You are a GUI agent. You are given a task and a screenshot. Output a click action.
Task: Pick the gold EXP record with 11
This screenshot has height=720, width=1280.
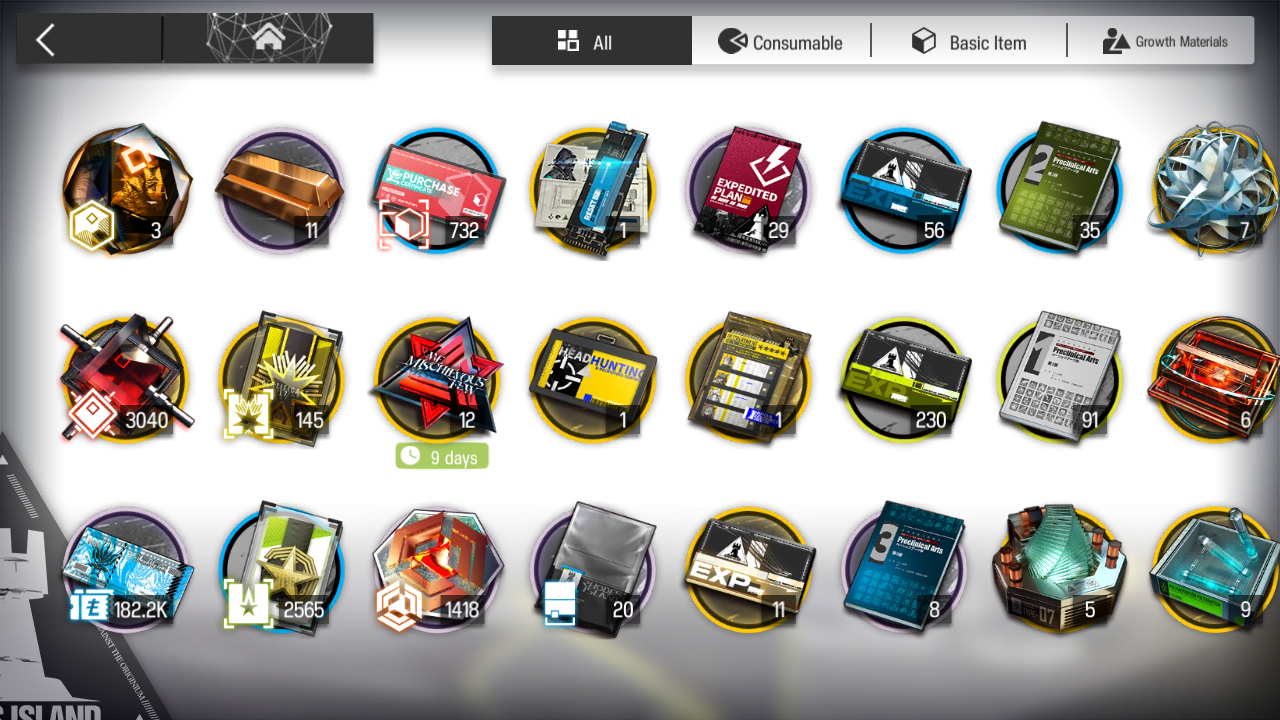750,571
